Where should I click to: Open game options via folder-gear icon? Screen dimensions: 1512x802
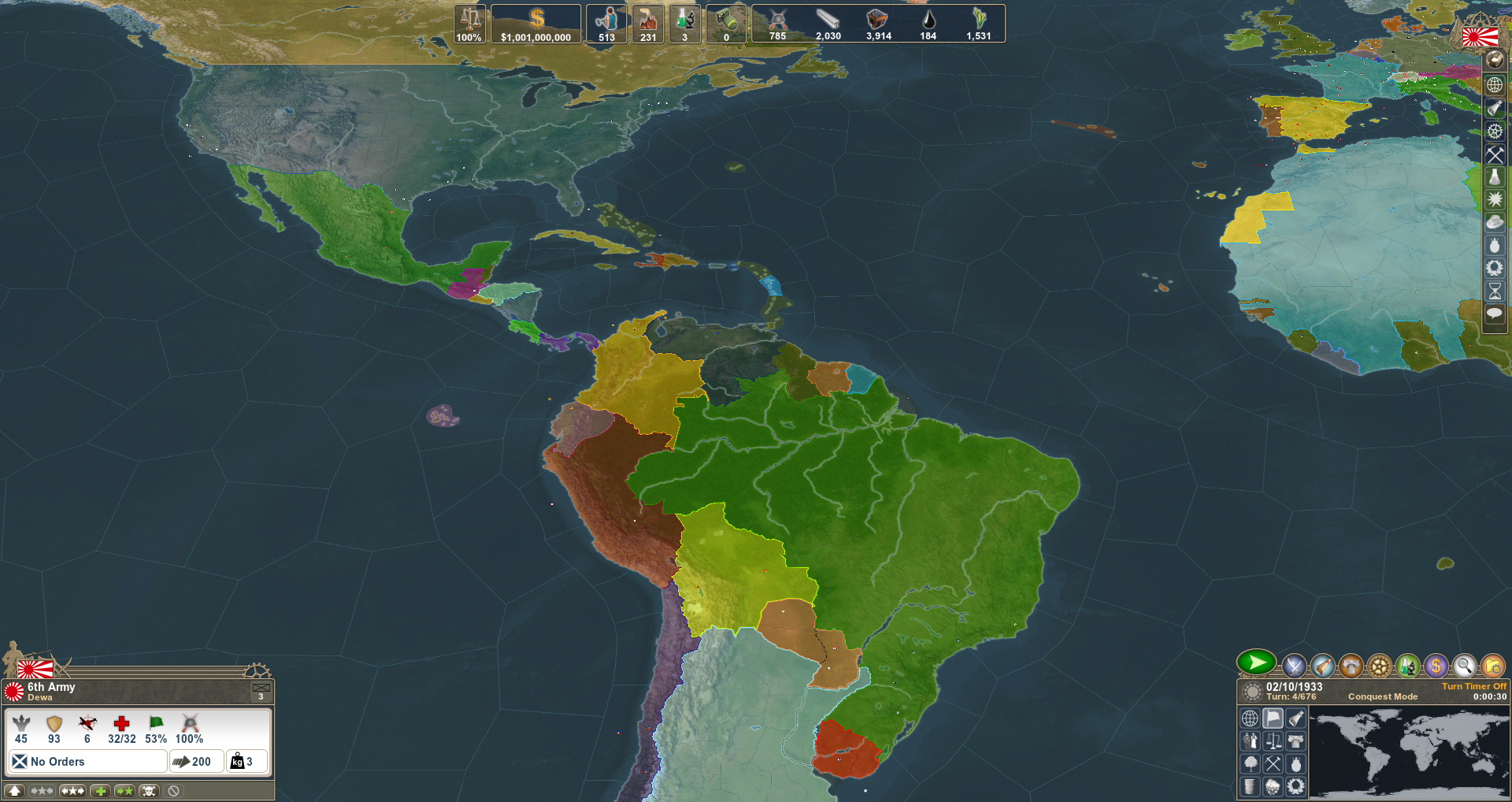pos(1493,664)
